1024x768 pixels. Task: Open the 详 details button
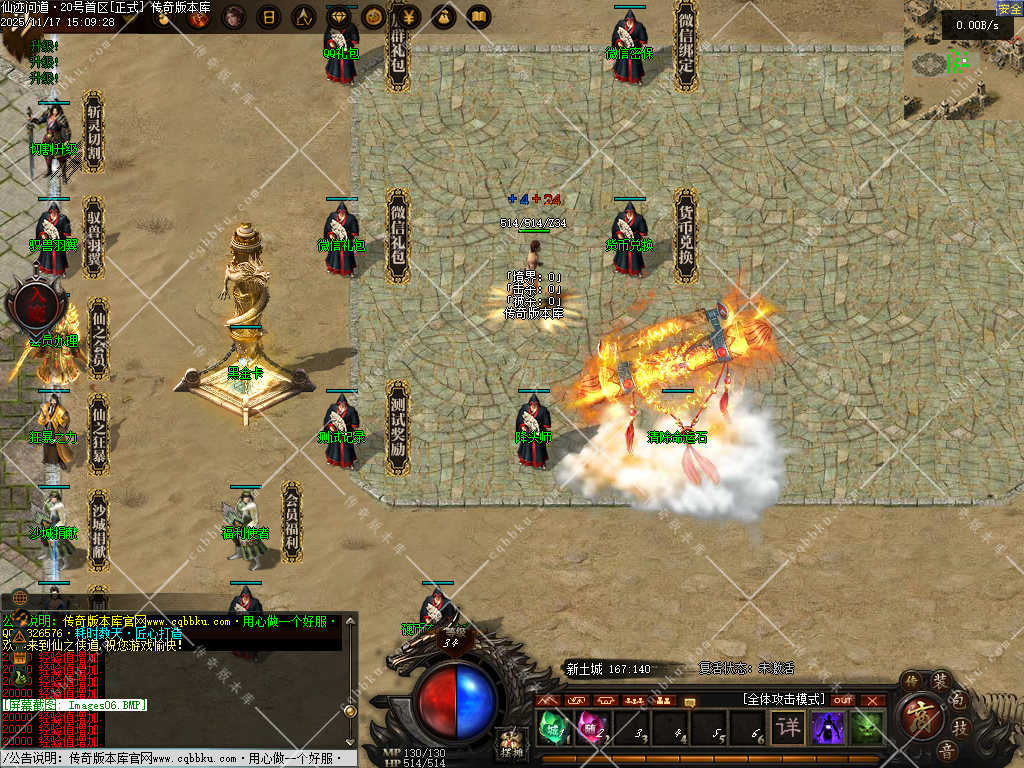click(789, 726)
